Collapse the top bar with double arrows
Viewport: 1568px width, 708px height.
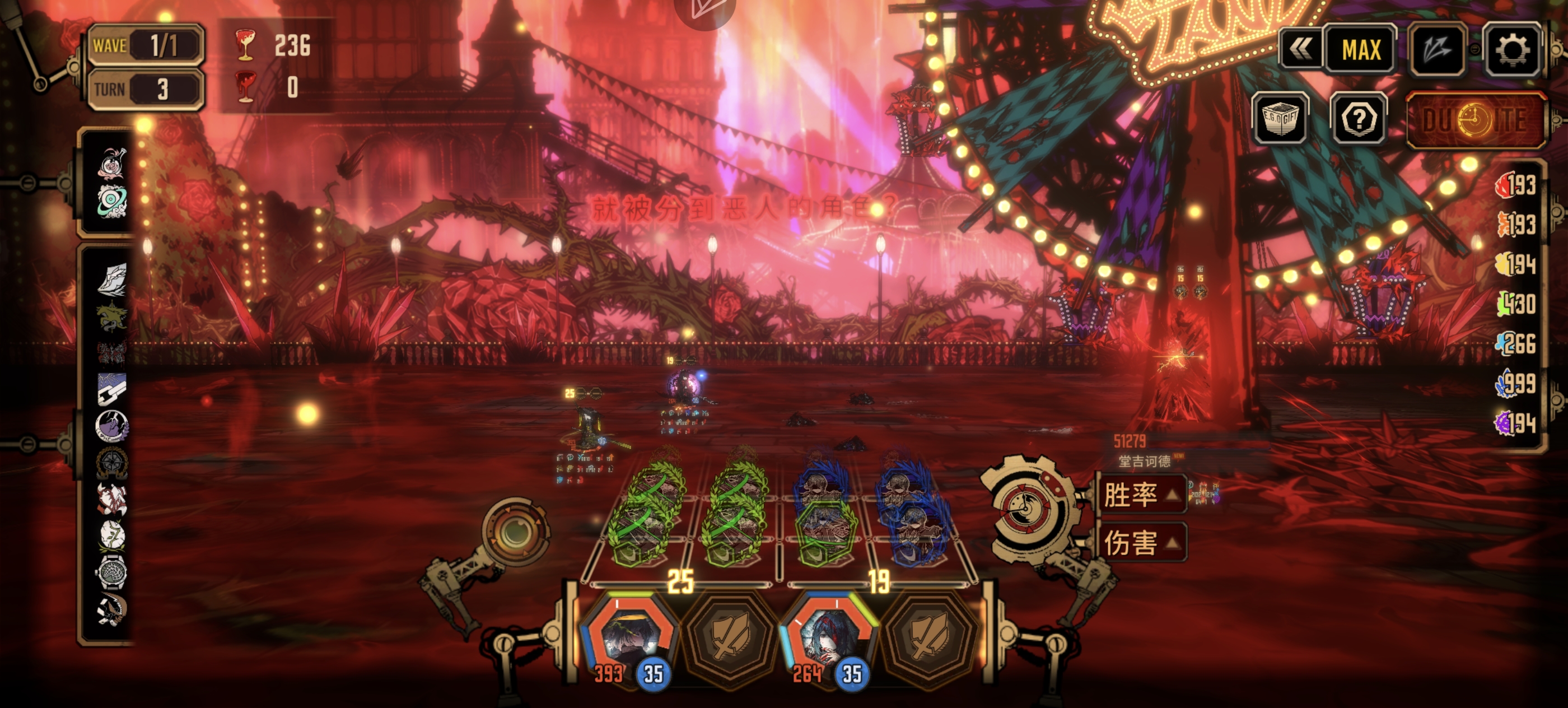point(1300,50)
